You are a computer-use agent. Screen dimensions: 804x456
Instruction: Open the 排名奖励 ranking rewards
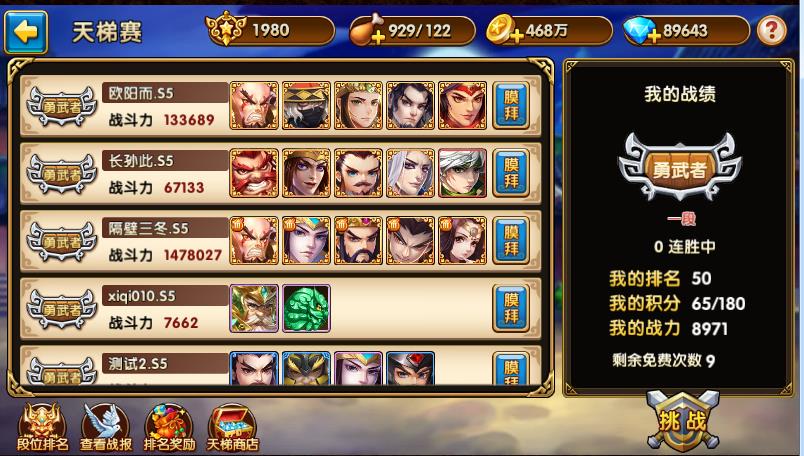tap(169, 428)
